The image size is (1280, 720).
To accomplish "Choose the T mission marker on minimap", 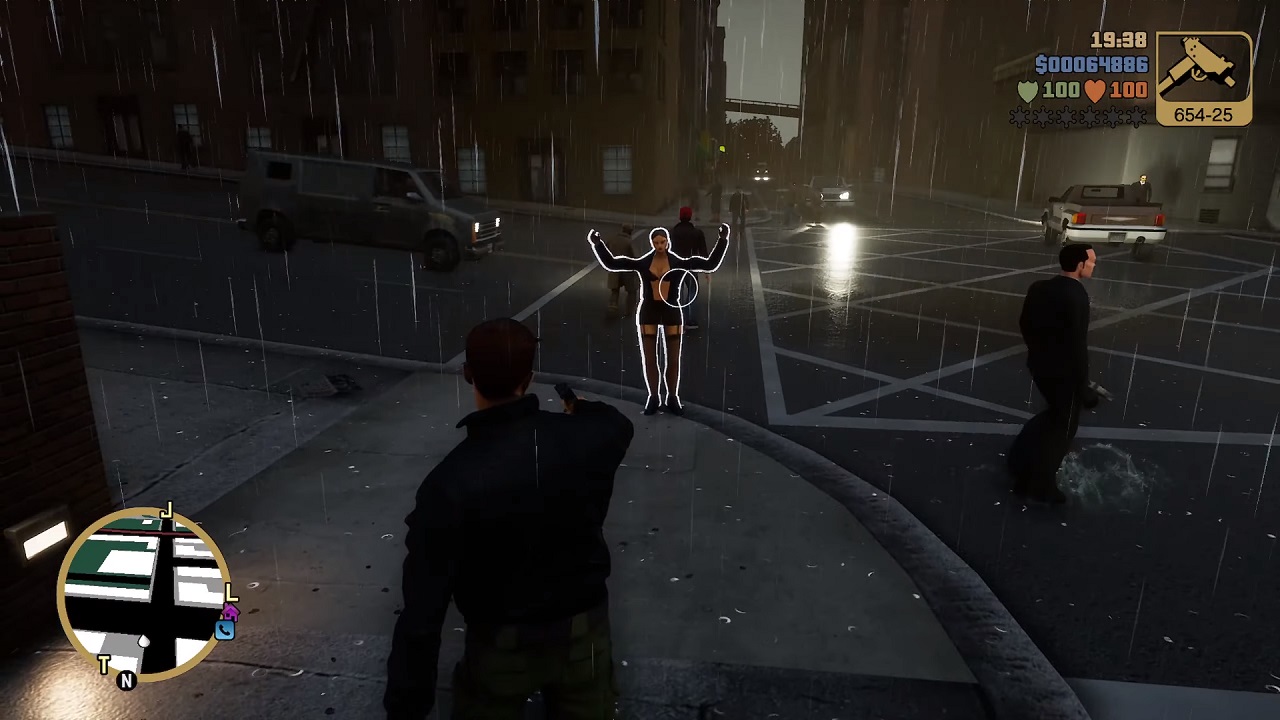I will 105,664.
